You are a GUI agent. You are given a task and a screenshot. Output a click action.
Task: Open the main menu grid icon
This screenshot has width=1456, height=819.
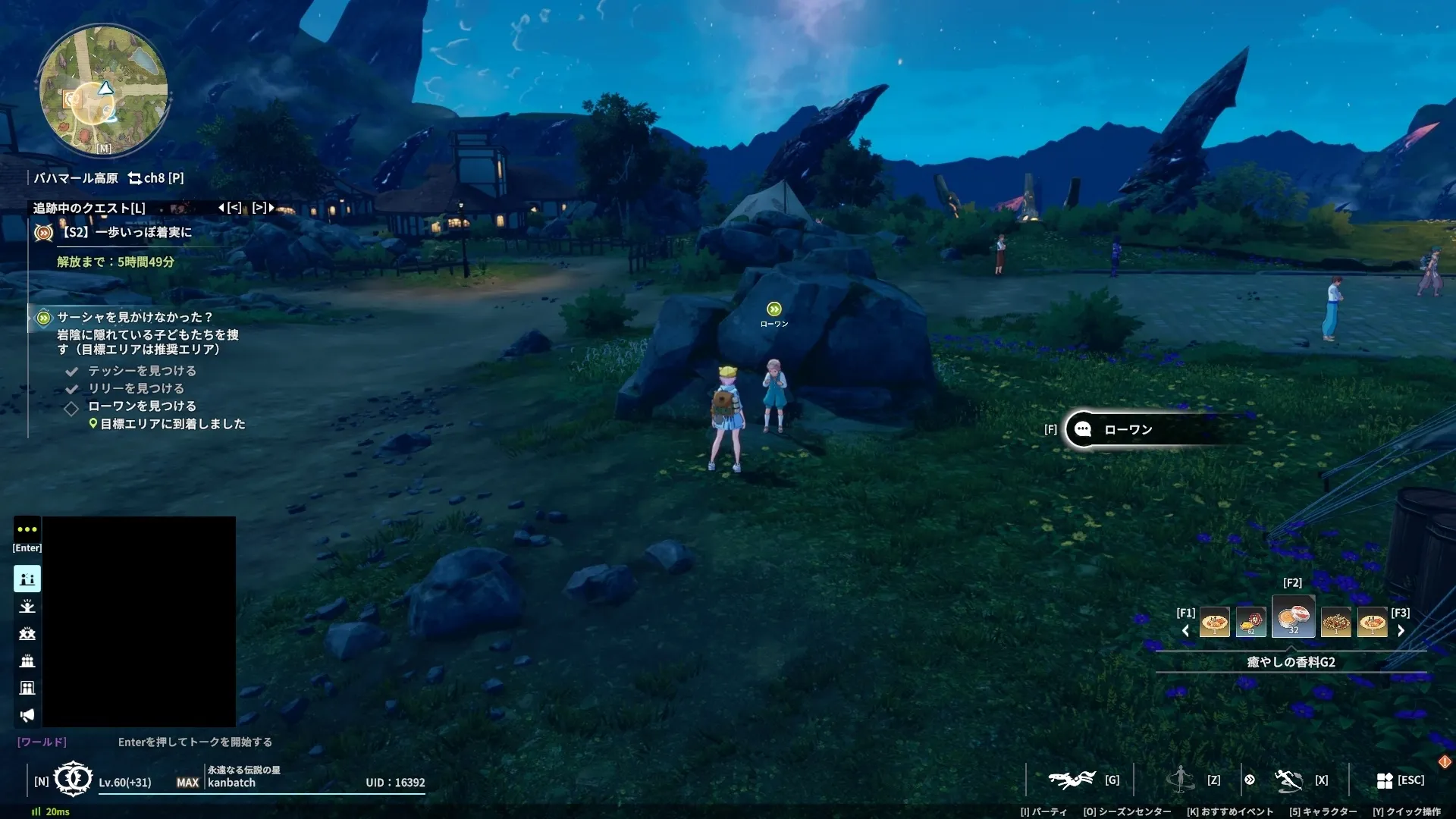(1385, 780)
